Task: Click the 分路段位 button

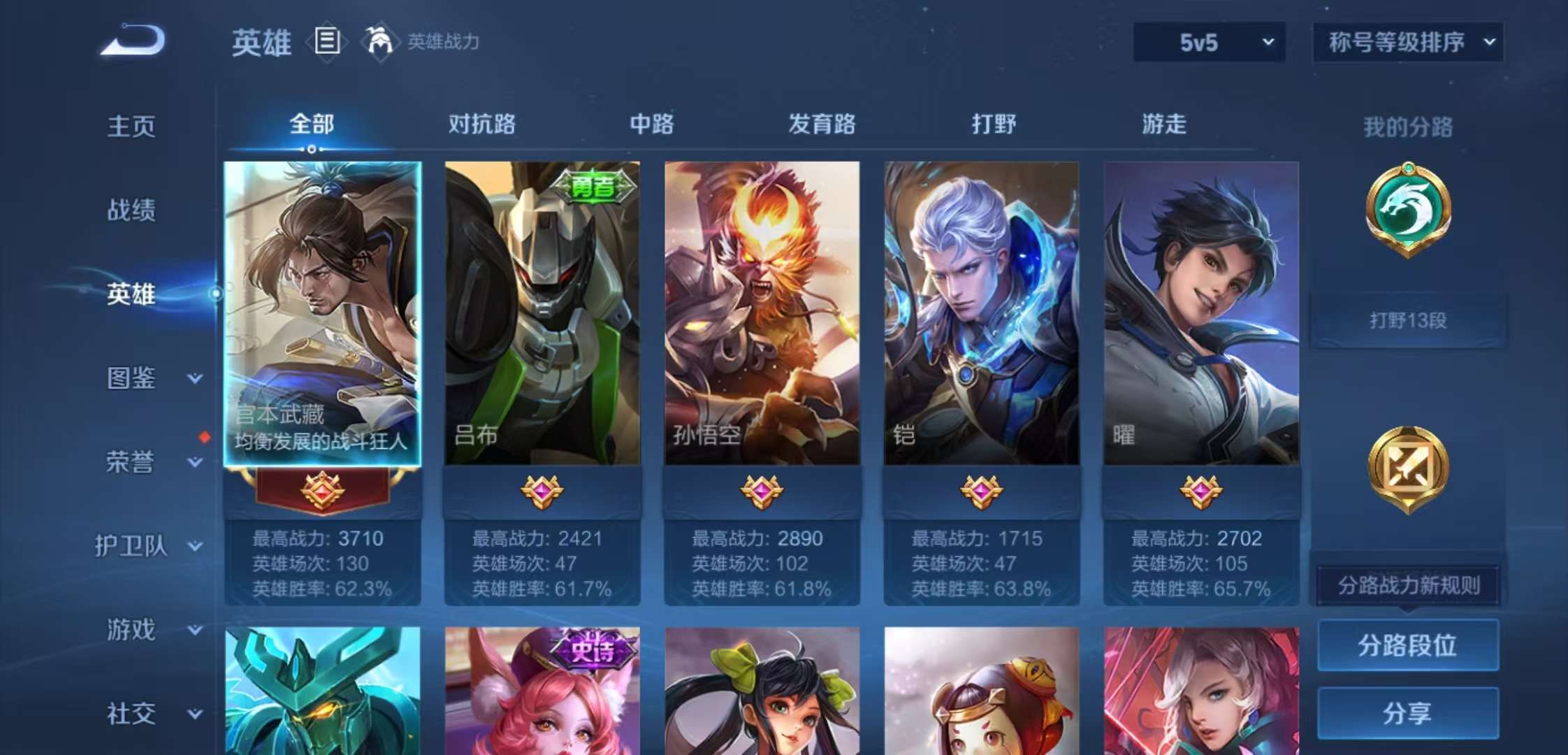Action: pyautogui.click(x=1407, y=645)
